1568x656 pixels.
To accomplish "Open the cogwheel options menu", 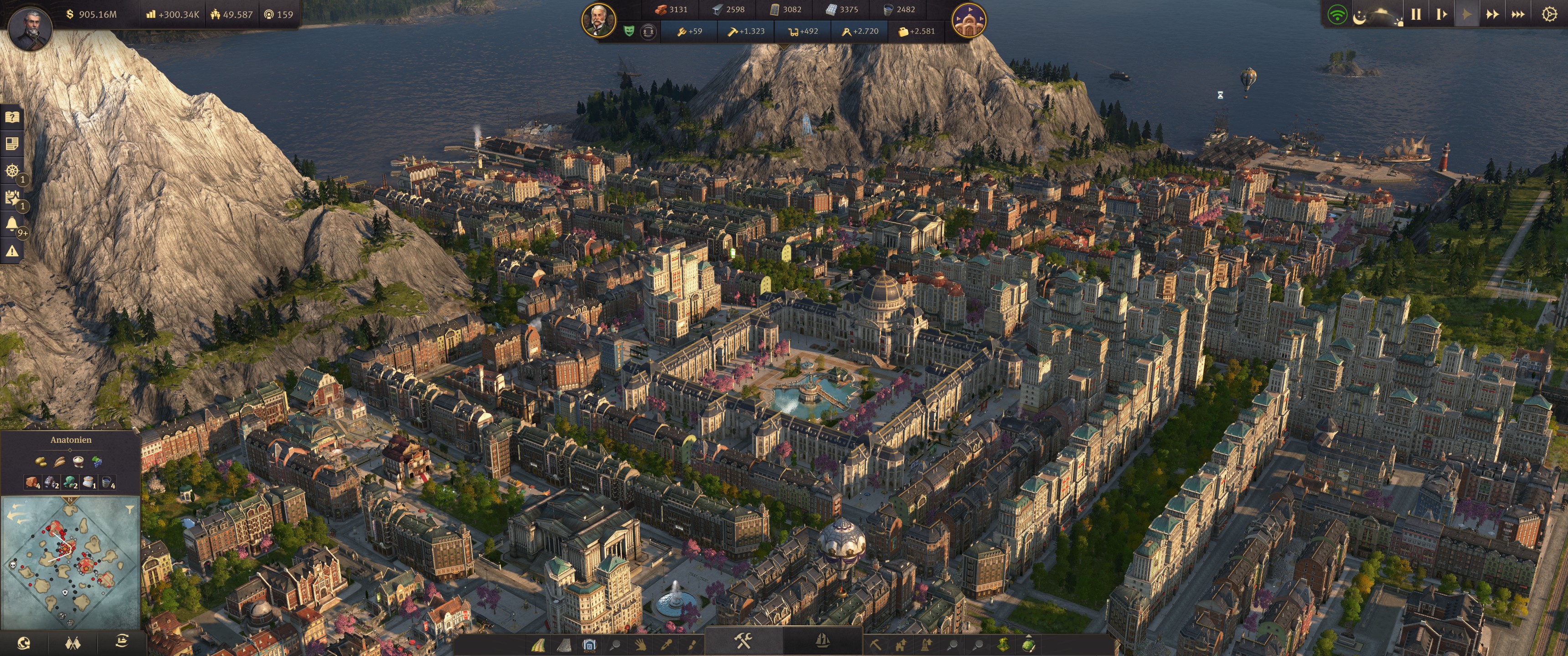I will coord(1549,14).
